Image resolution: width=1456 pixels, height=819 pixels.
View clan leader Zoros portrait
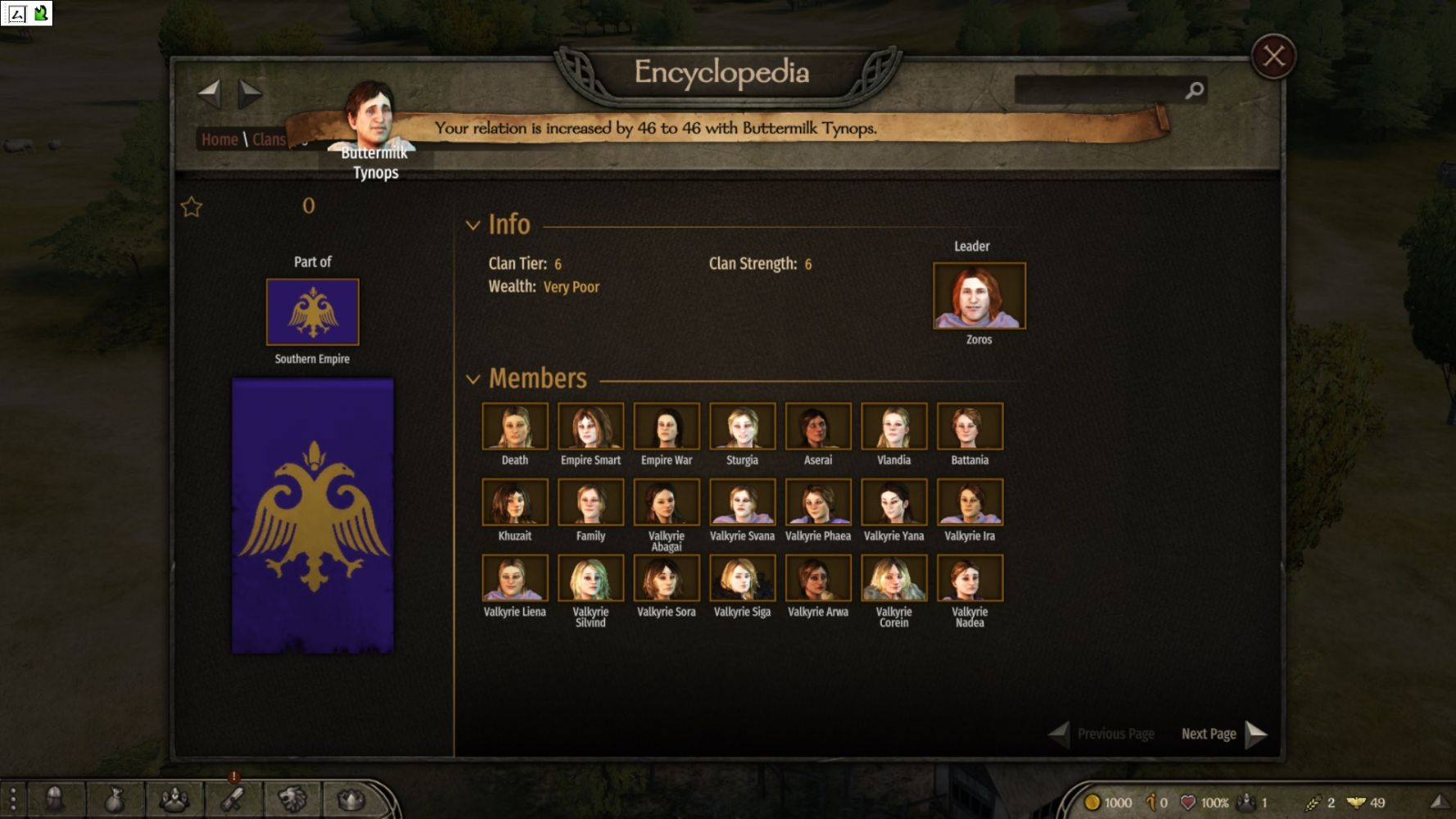click(x=979, y=296)
